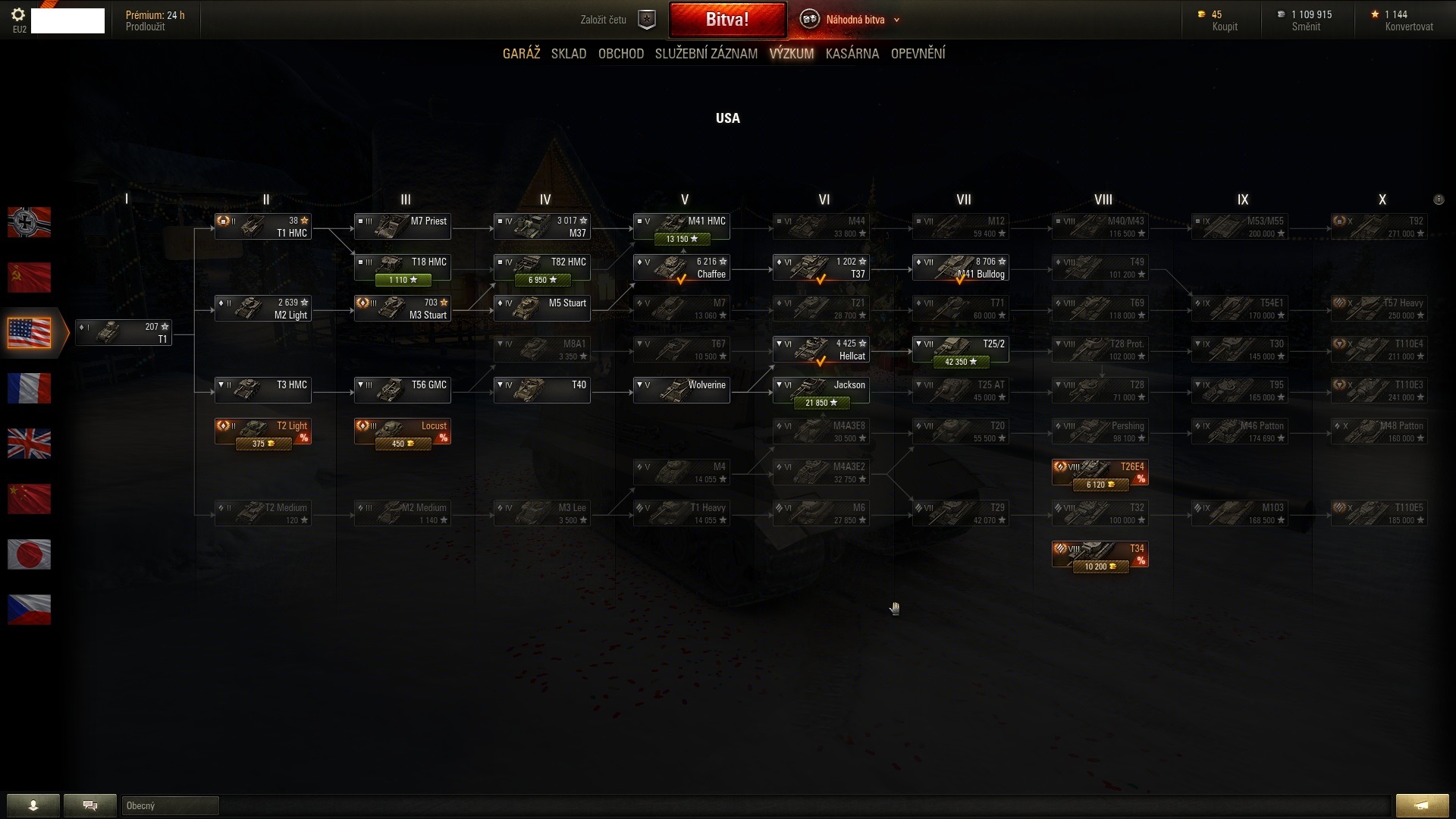The image size is (1456, 819).
Task: Open the Sklad tab
Action: (569, 54)
